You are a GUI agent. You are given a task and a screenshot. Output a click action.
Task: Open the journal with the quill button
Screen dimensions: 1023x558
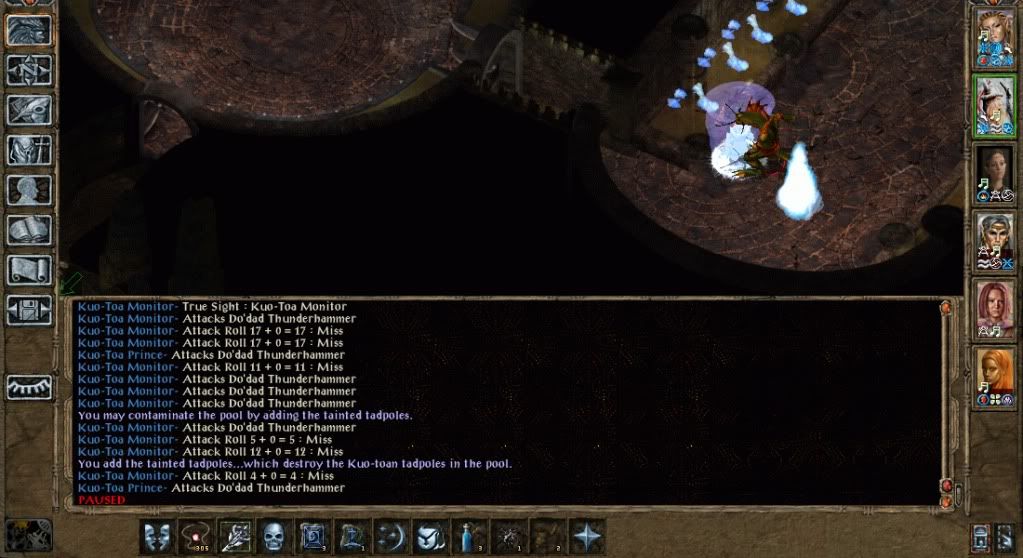click(29, 110)
